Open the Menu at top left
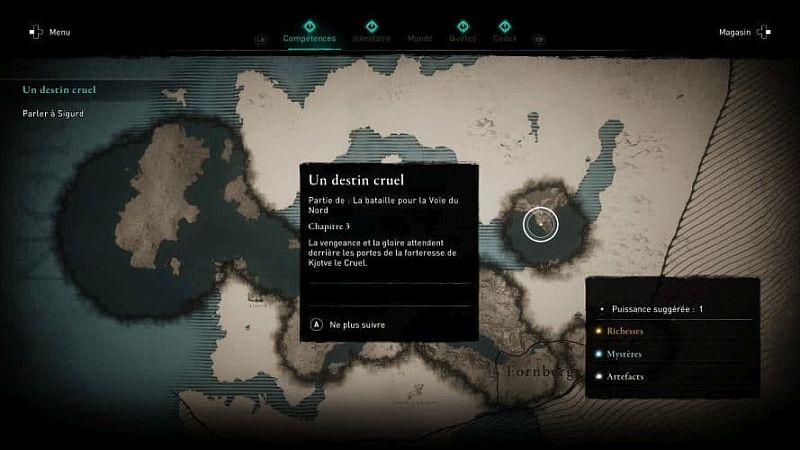Image resolution: width=800 pixels, height=450 pixels. tap(50, 32)
